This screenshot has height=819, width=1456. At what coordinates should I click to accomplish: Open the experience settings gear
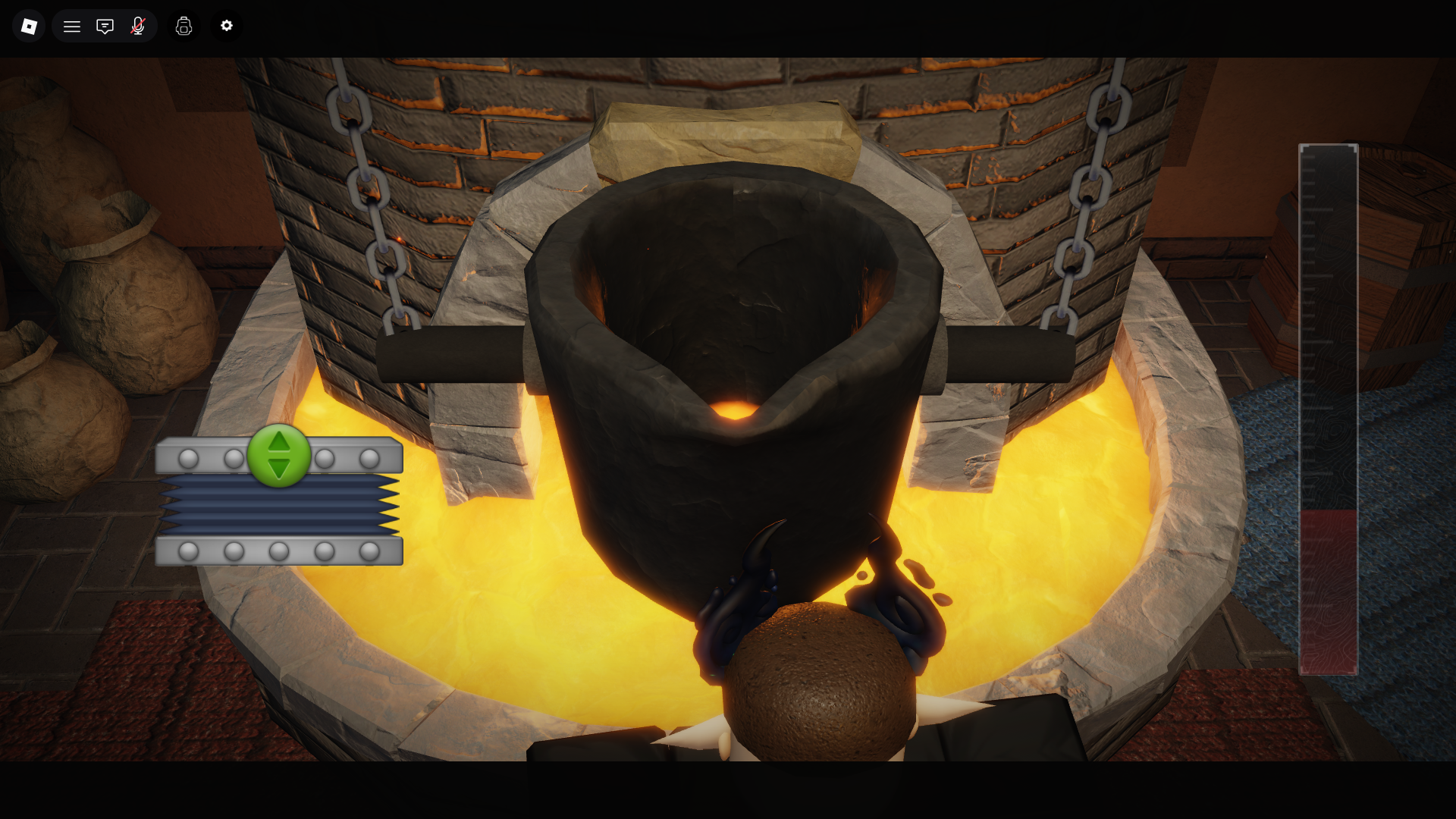point(226,26)
